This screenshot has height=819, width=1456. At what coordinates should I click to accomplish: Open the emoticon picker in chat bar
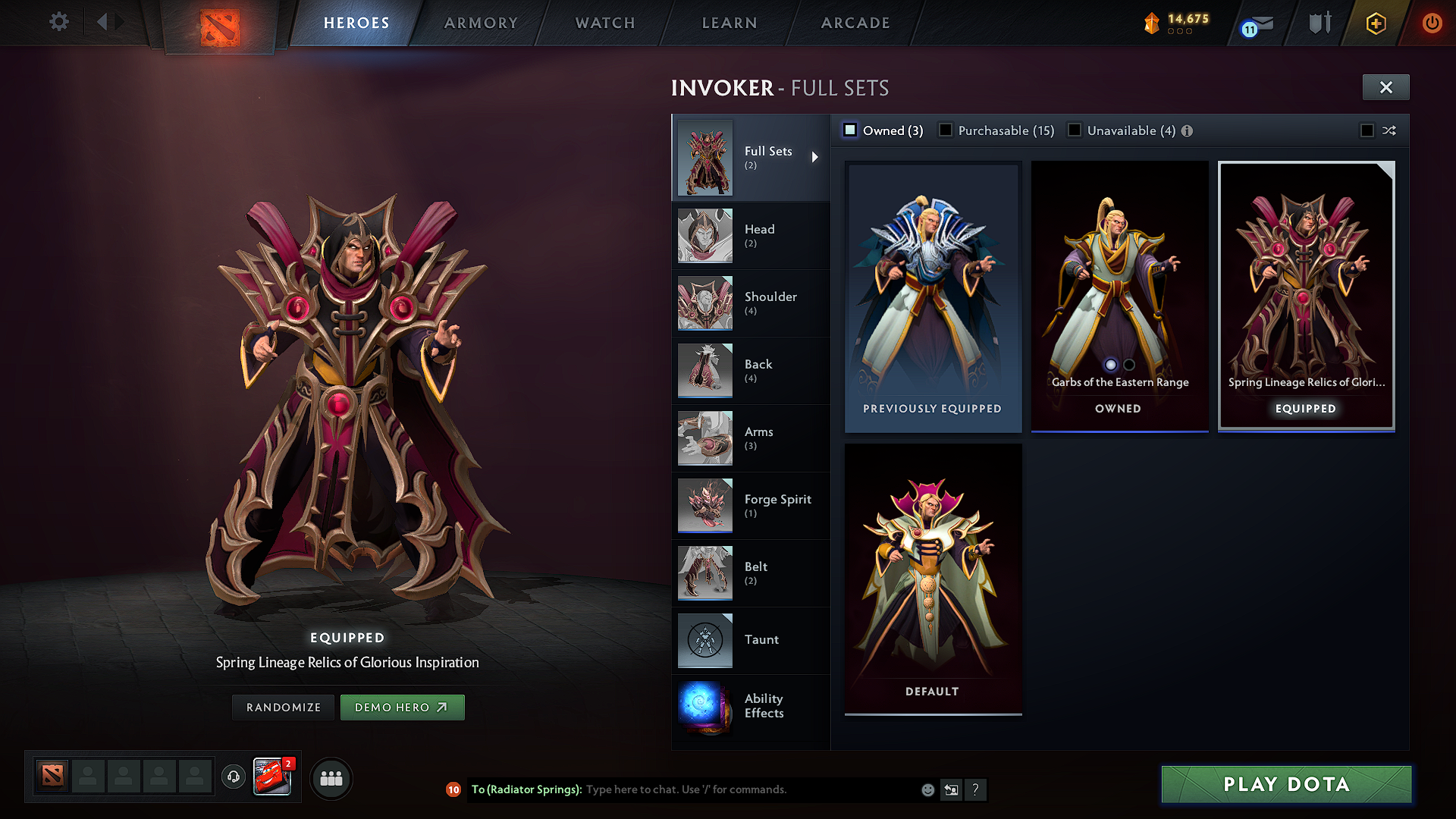(x=927, y=789)
